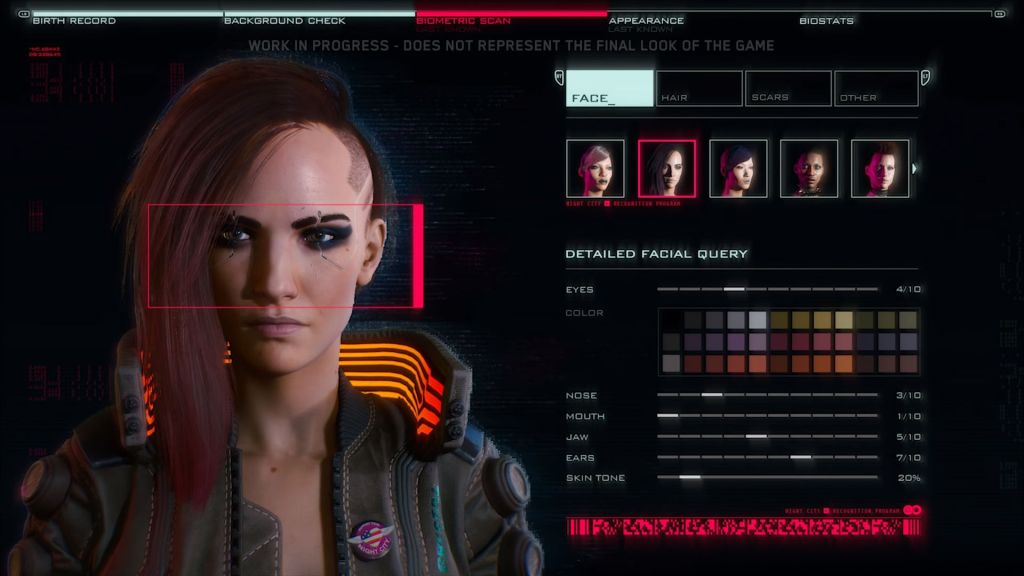Change the Skin Tone slider
1024x576 pixels.
tap(690, 478)
